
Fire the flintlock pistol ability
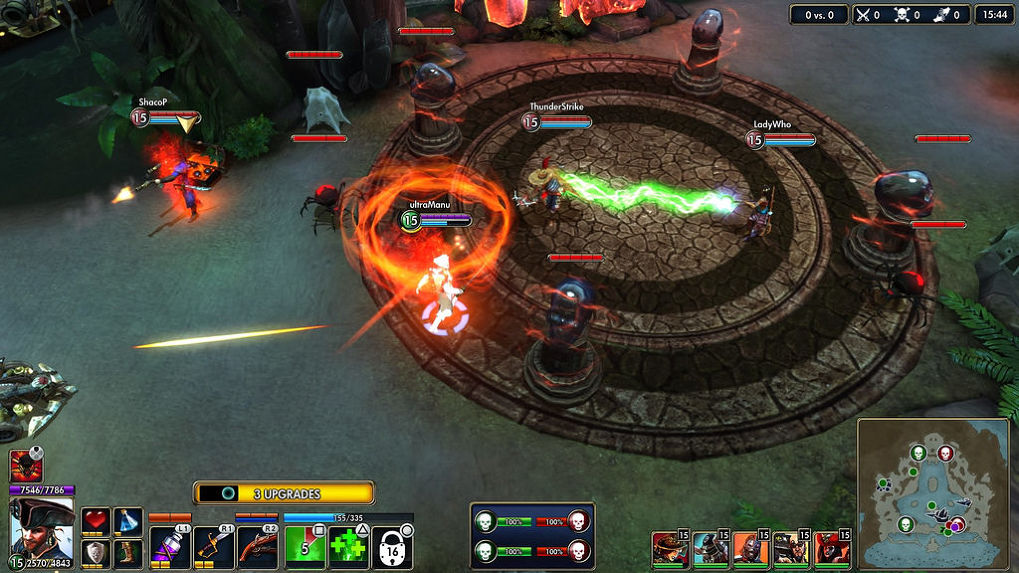pos(258,548)
